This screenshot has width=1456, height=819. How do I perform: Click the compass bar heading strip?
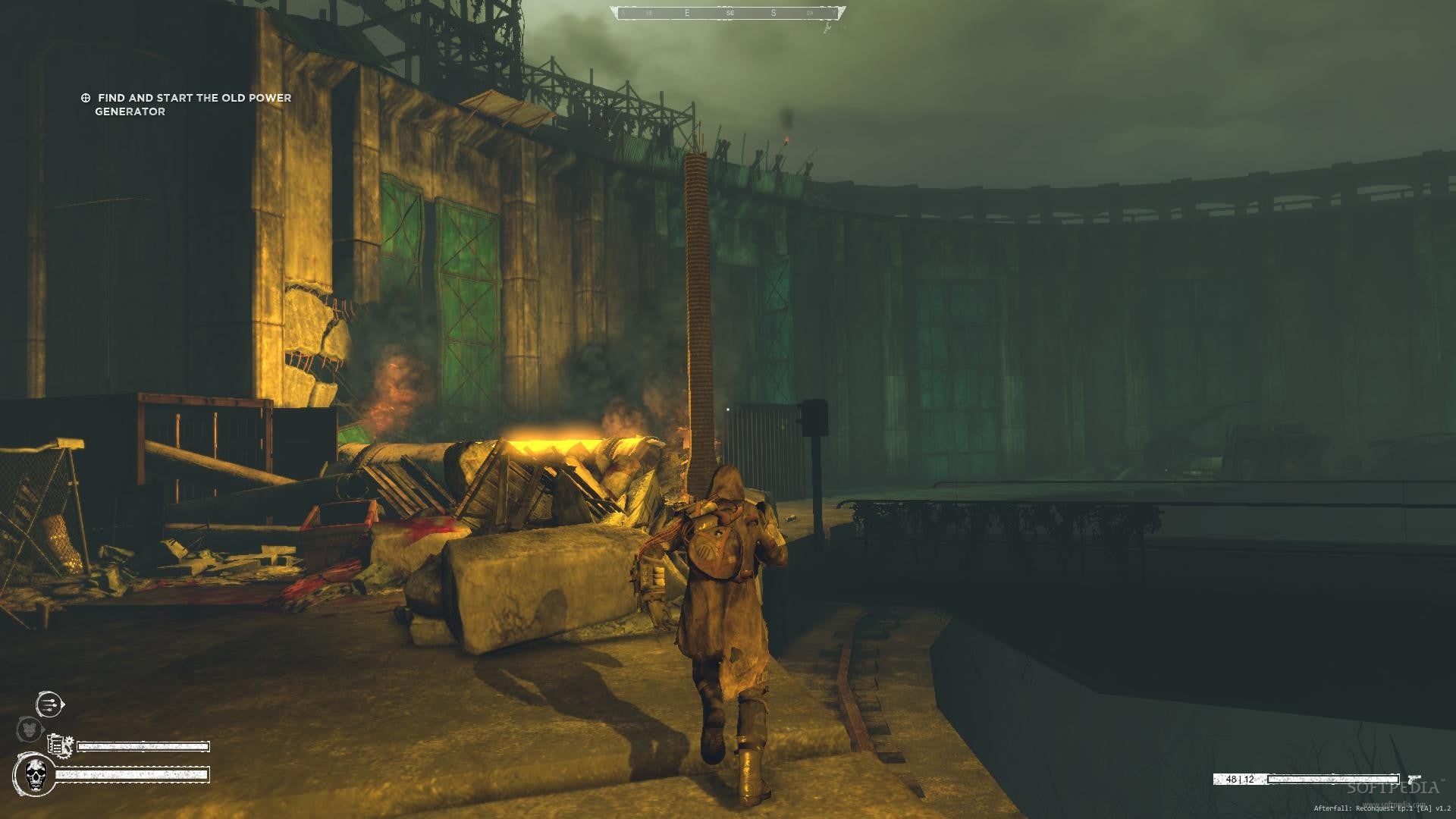[x=729, y=13]
